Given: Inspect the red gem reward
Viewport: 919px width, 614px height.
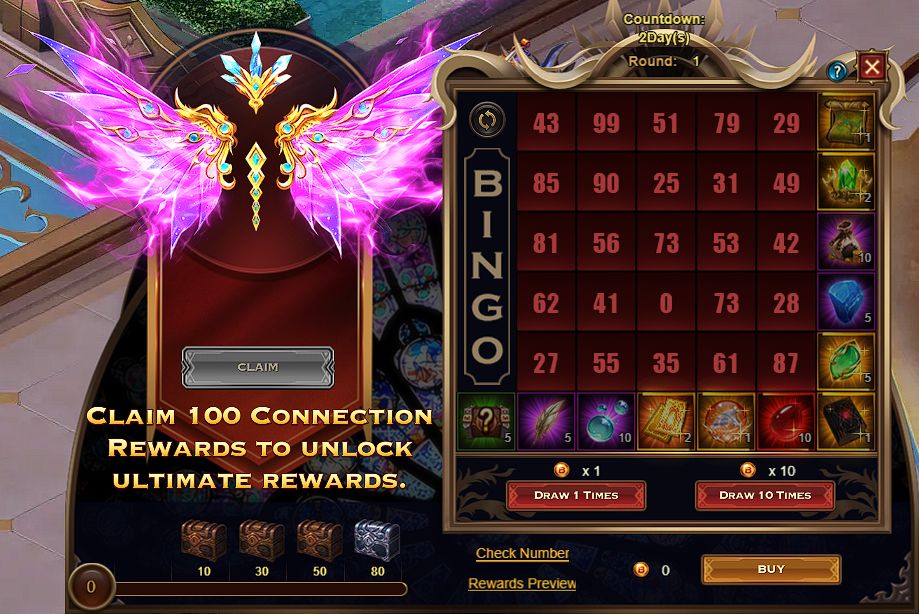Looking at the screenshot, I should pyautogui.click(x=786, y=421).
